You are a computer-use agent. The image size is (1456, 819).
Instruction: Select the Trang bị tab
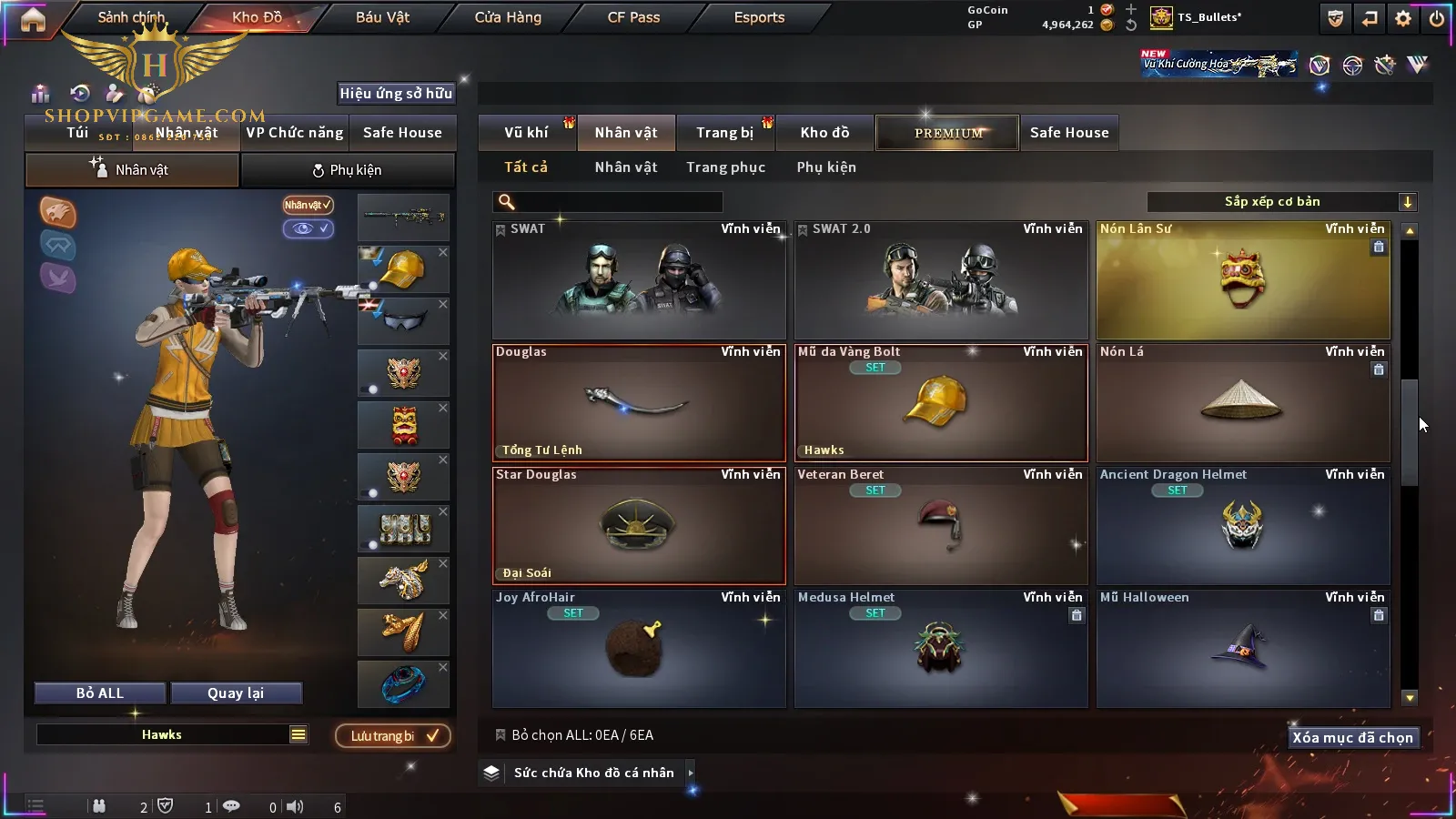click(x=724, y=133)
